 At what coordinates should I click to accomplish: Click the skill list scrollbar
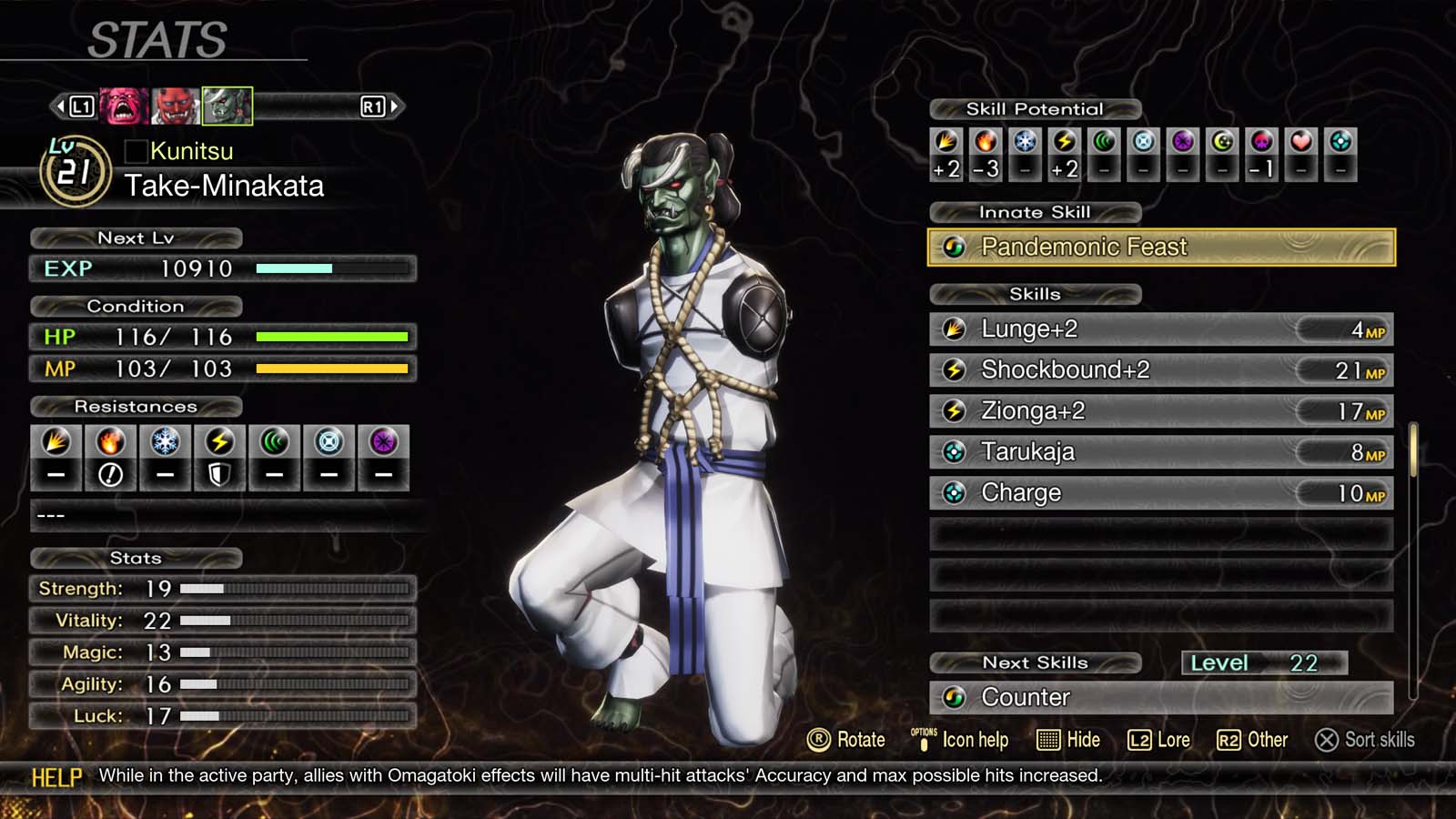pyautogui.click(x=1413, y=450)
